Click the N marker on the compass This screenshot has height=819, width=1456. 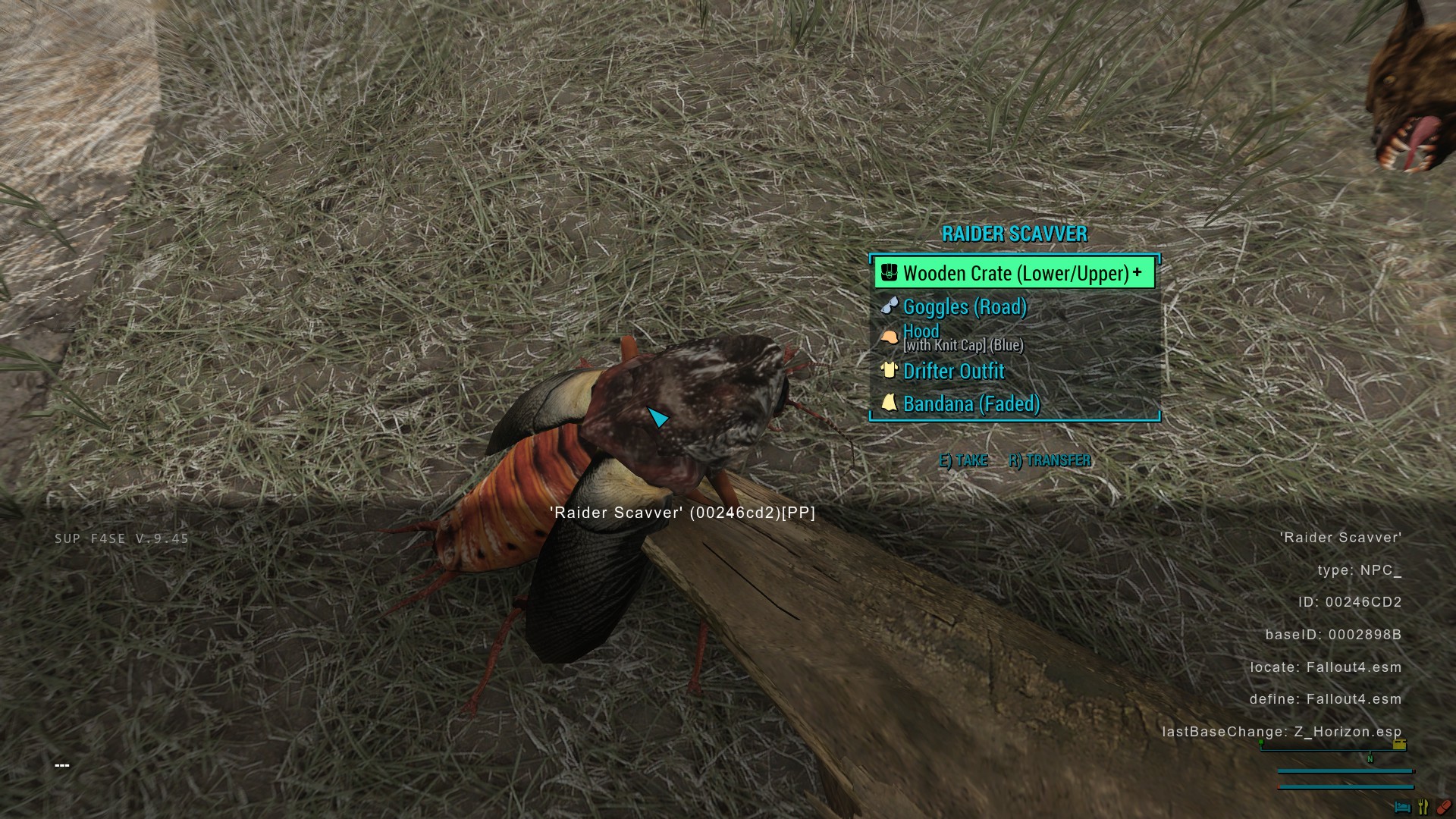[x=1370, y=758]
